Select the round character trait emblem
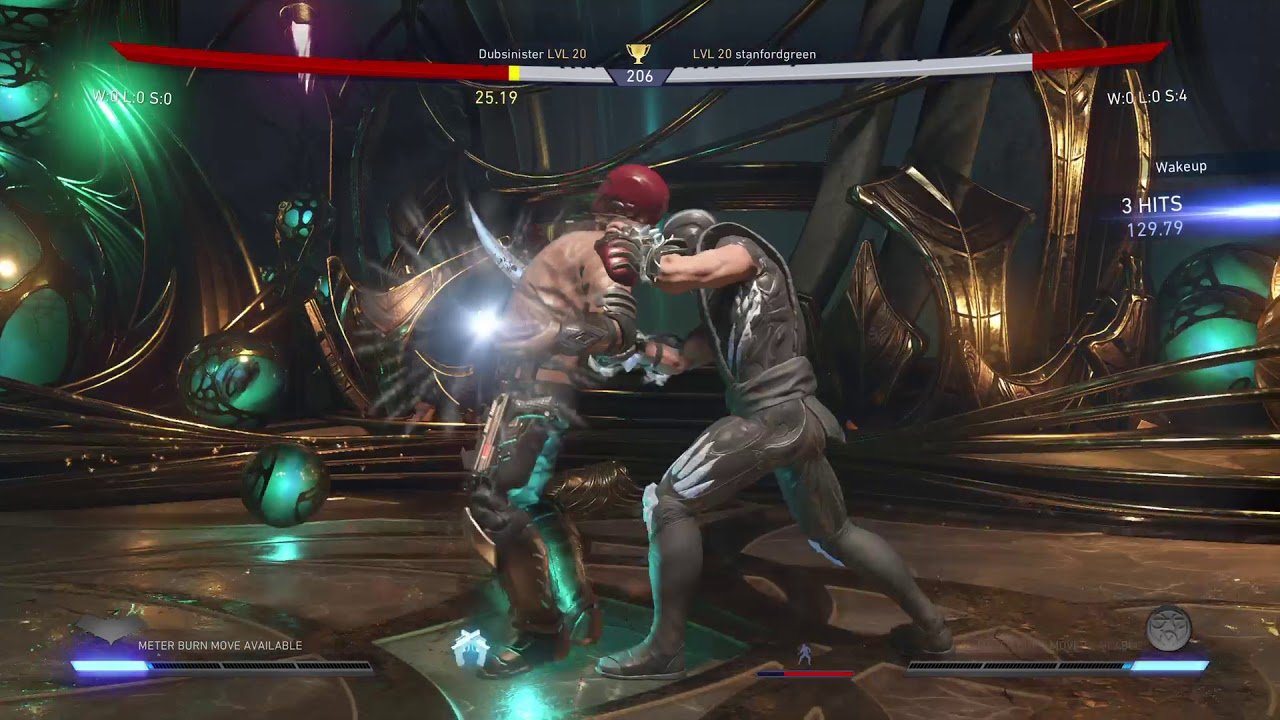 [x=1168, y=627]
